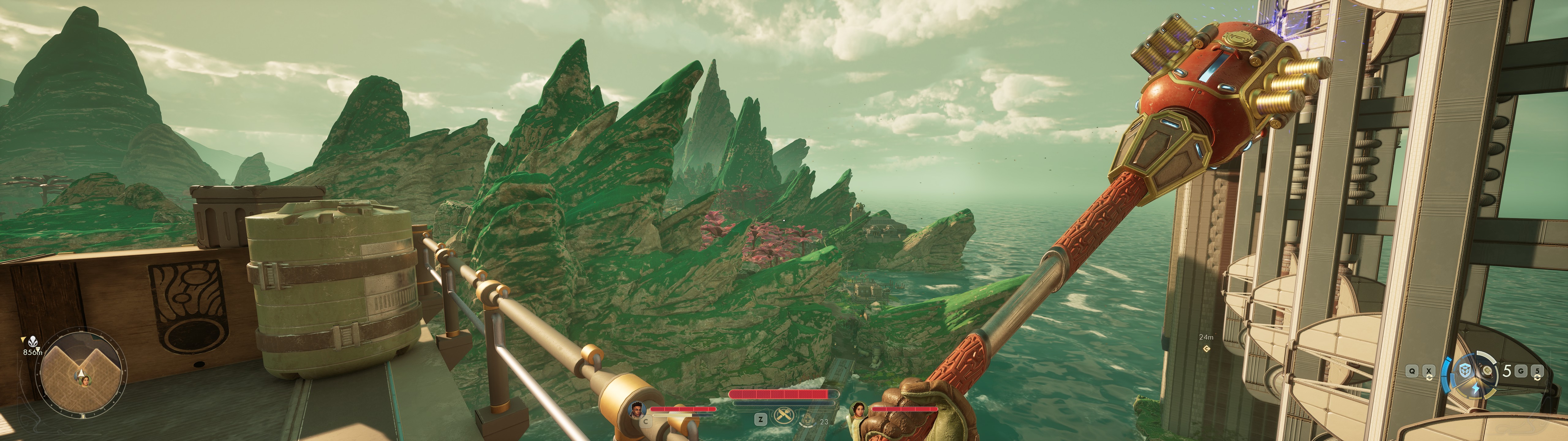Click the gold waypoint icon under the 24m marker
Image resolution: width=1568 pixels, height=441 pixels.
[x=1207, y=349]
